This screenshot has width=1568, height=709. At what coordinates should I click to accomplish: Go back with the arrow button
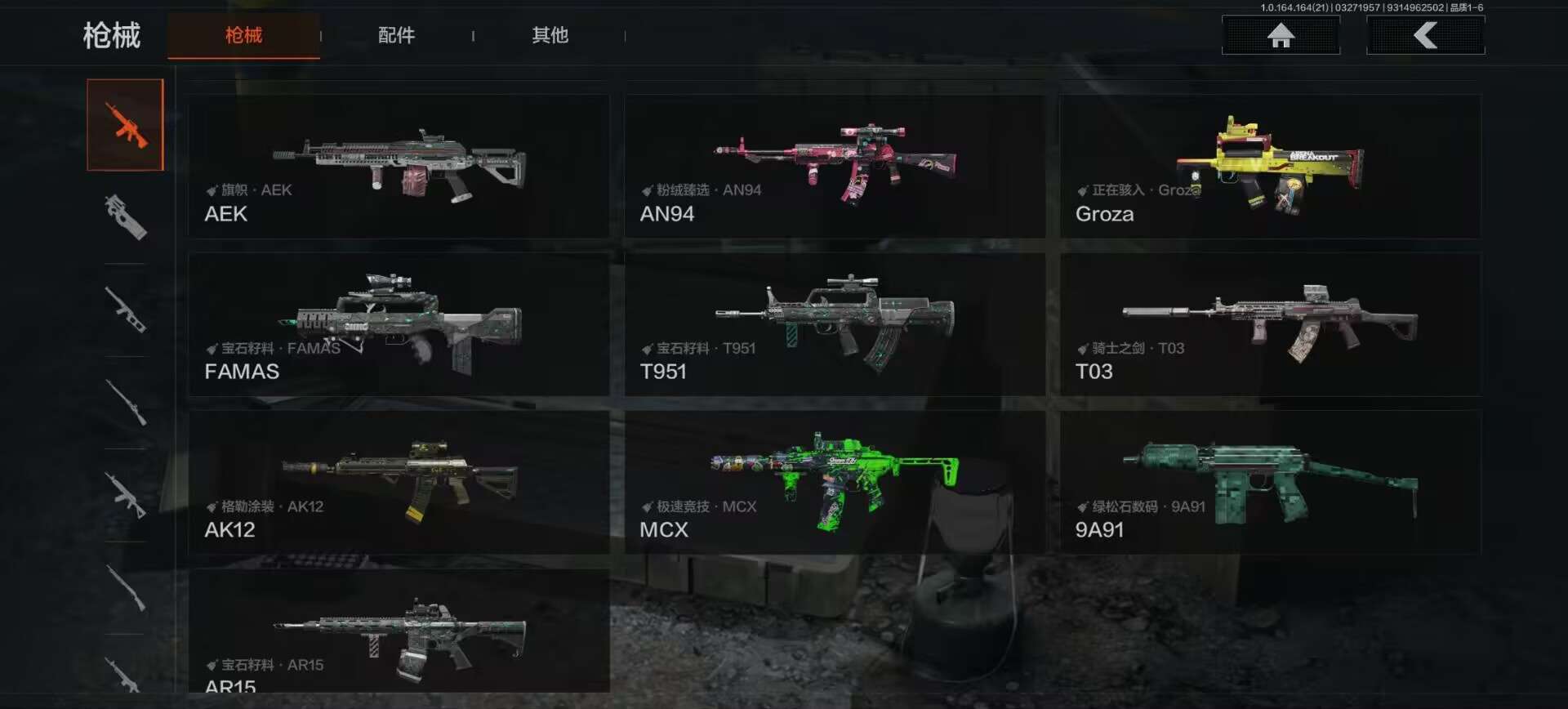tap(1425, 35)
